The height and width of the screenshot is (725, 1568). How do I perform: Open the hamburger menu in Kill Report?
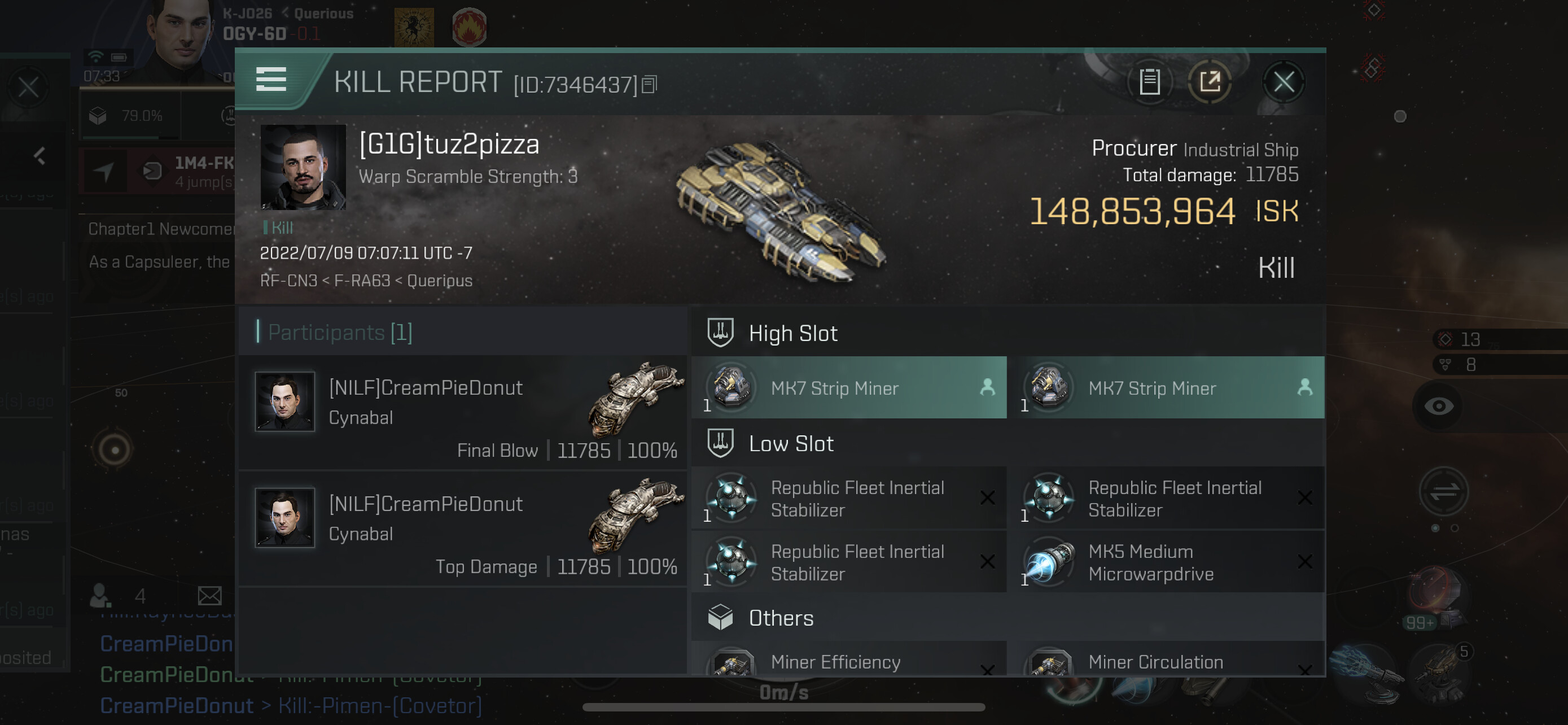(271, 80)
